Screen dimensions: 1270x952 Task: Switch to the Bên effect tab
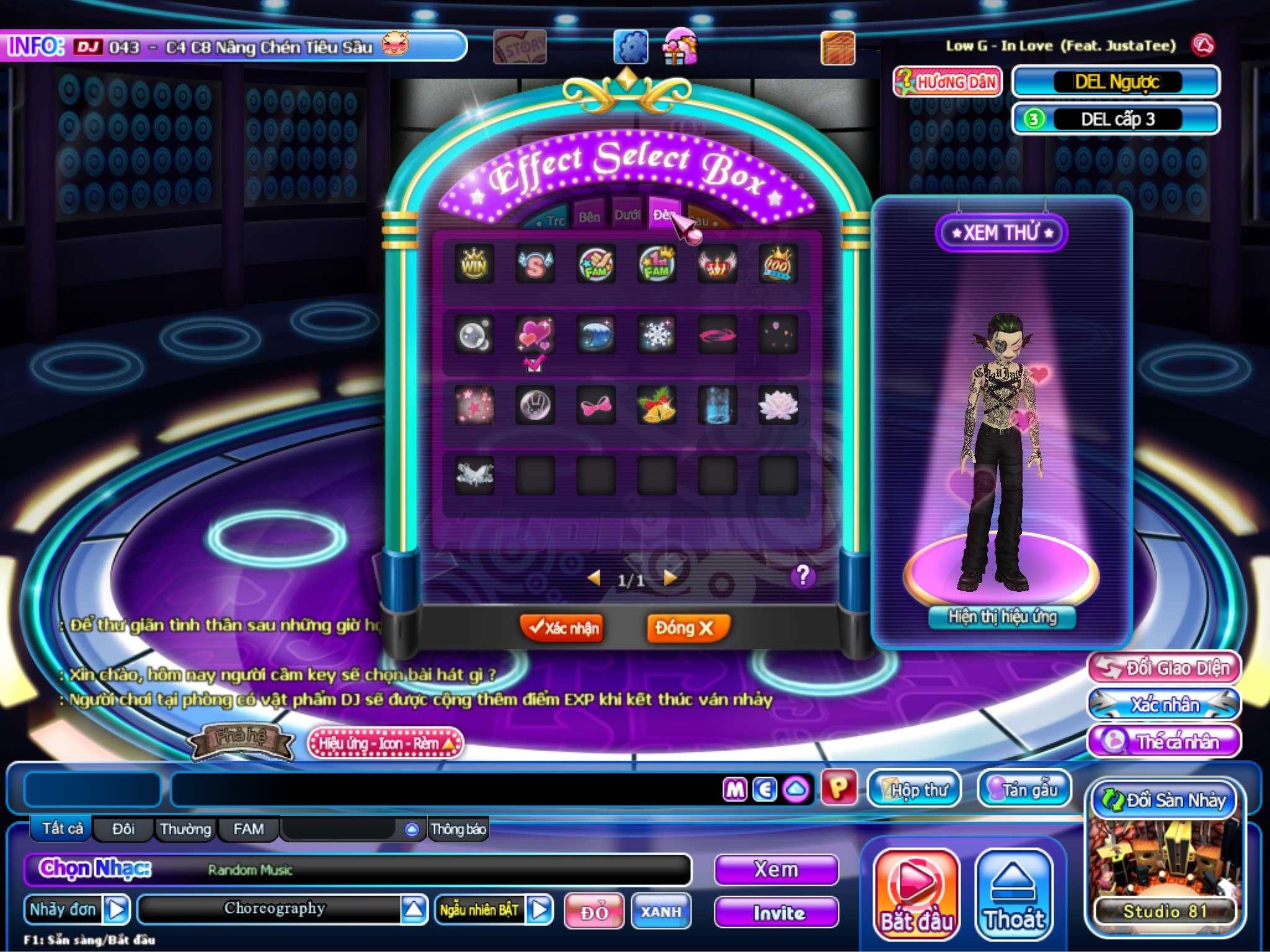pyautogui.click(x=590, y=217)
